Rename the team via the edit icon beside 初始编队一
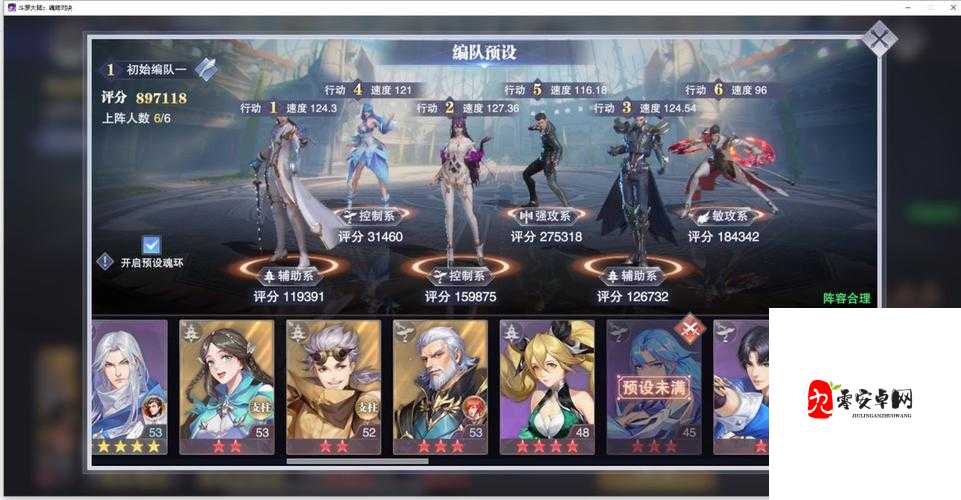 (206, 69)
